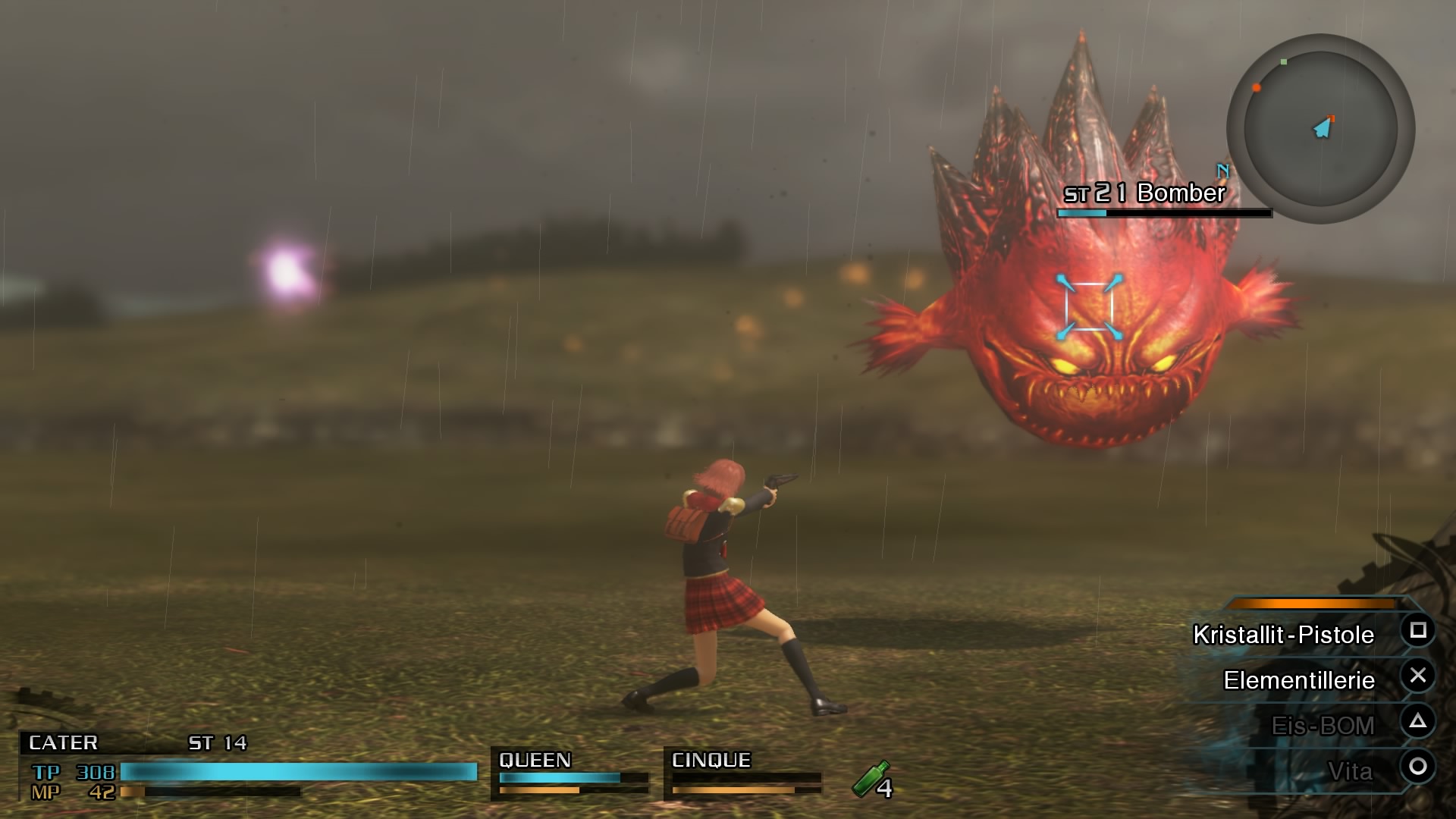Select the Kristallit-Pistole command
The height and width of the screenshot is (819, 1456).
(1283, 634)
